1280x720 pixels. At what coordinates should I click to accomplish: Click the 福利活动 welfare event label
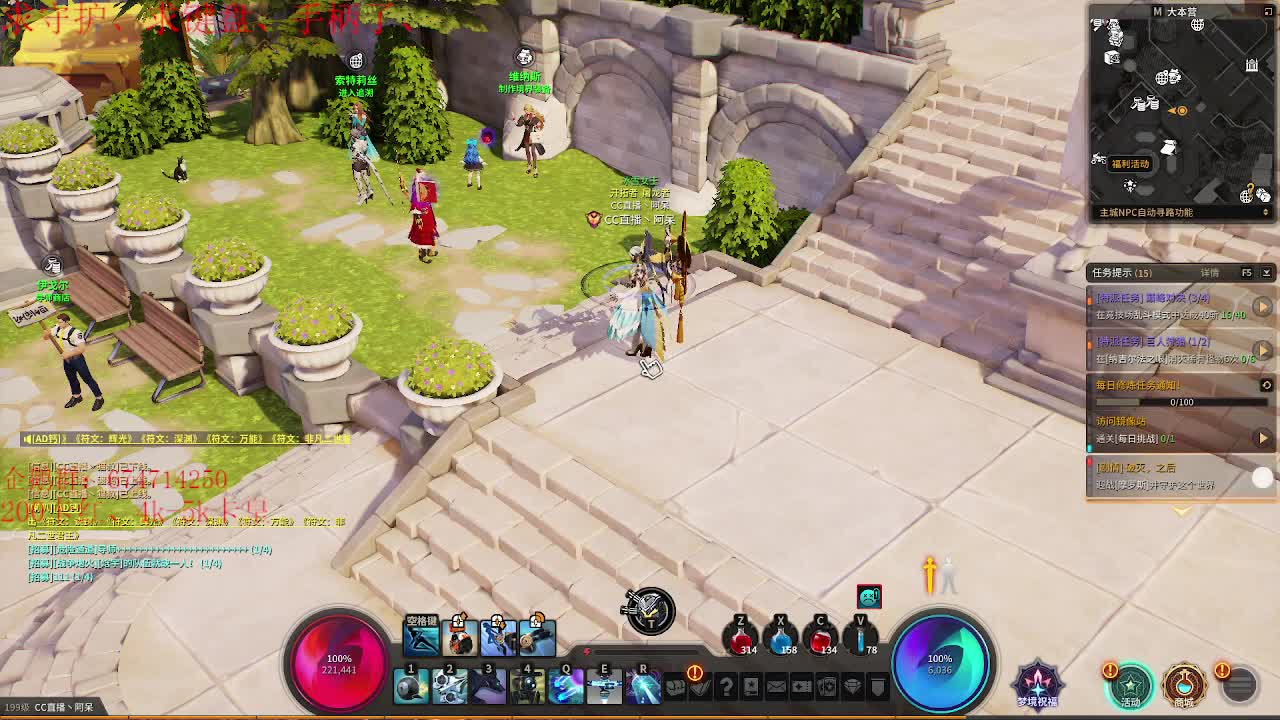(1131, 164)
